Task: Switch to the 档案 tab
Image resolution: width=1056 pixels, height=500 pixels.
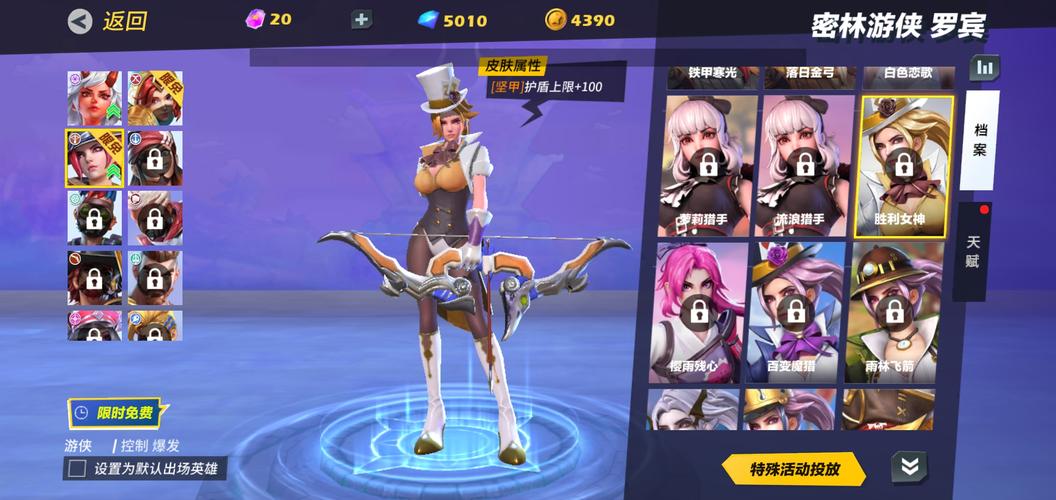Action: [x=979, y=141]
